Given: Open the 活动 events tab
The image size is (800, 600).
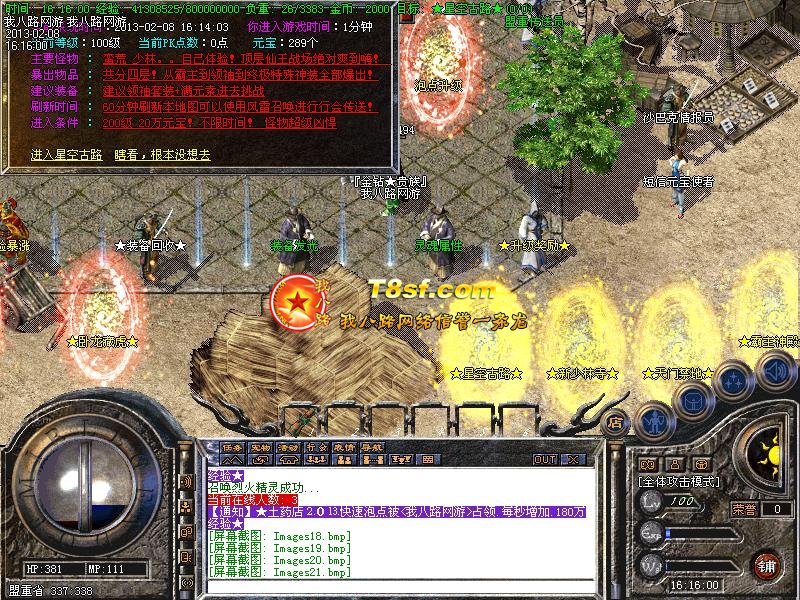Looking at the screenshot, I should 288,447.
